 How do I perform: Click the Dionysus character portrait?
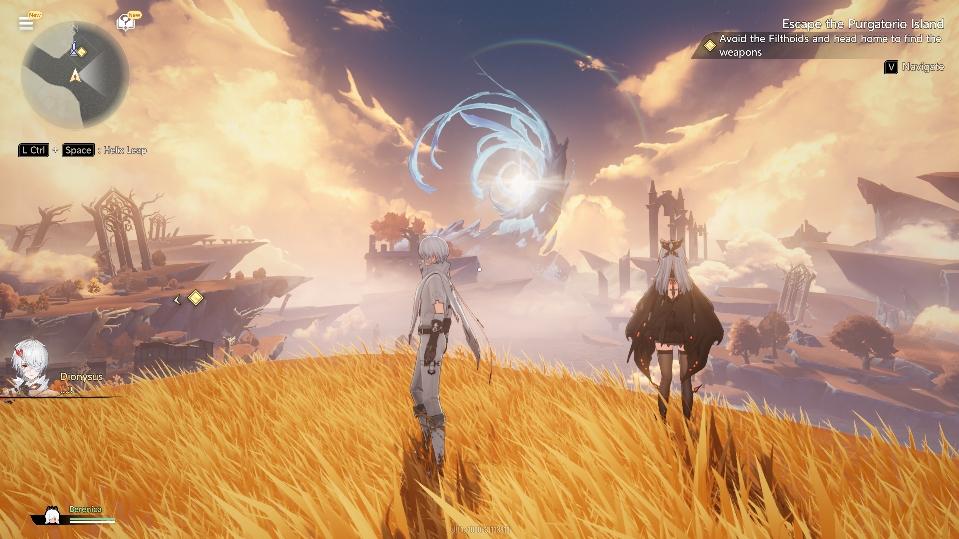point(31,366)
